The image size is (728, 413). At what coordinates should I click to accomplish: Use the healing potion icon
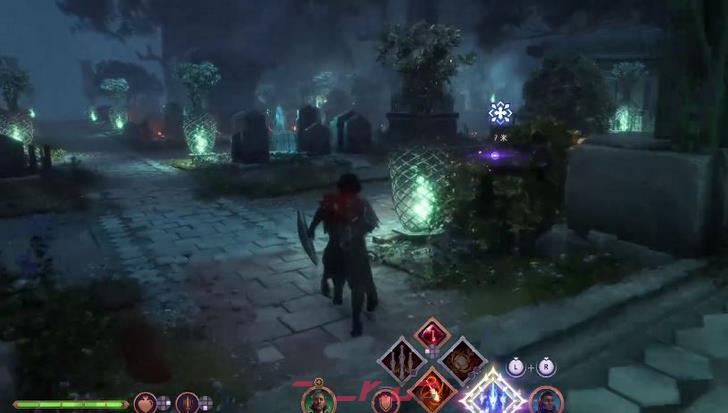(144, 403)
